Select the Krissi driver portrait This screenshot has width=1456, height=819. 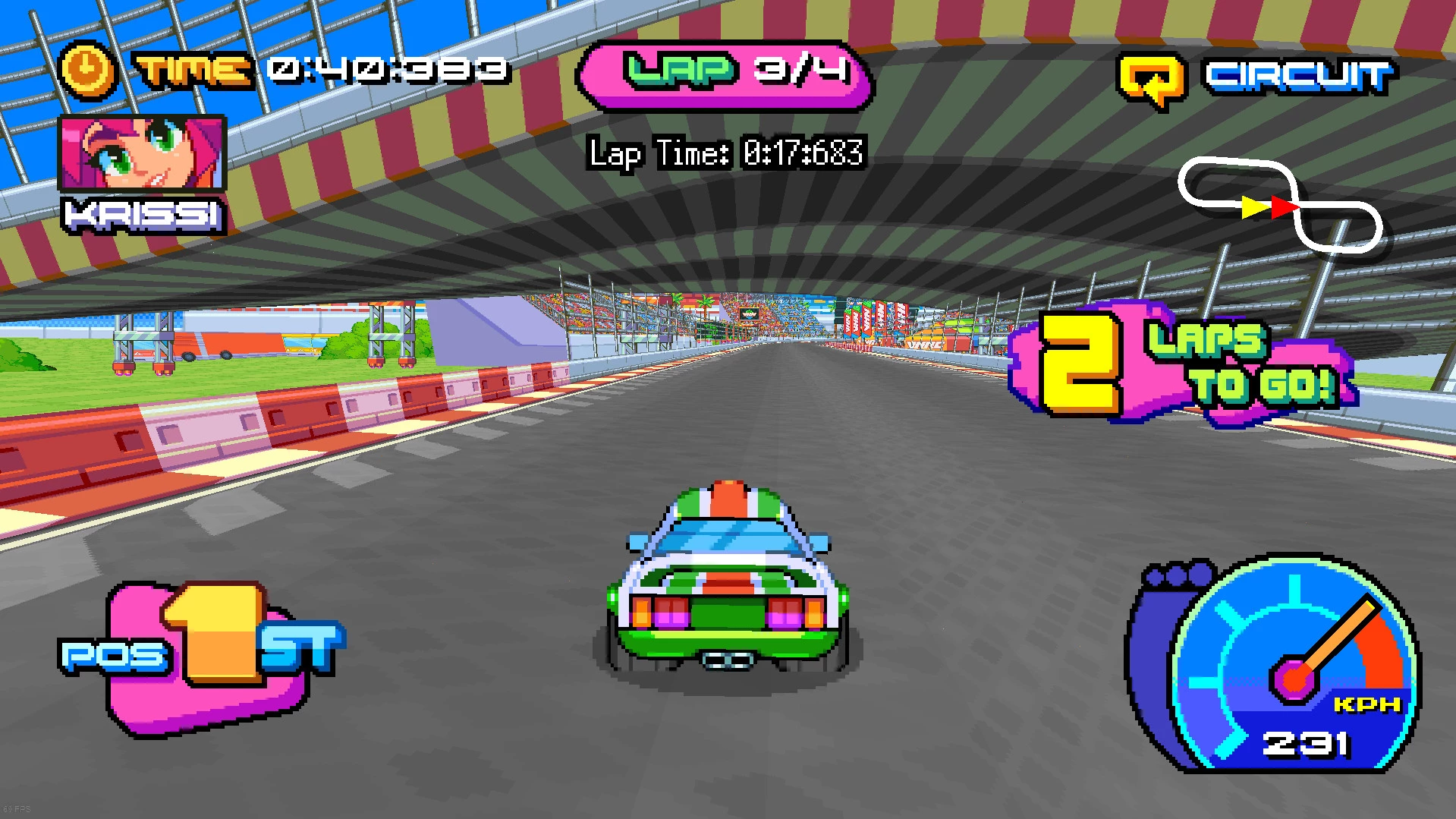(142, 153)
